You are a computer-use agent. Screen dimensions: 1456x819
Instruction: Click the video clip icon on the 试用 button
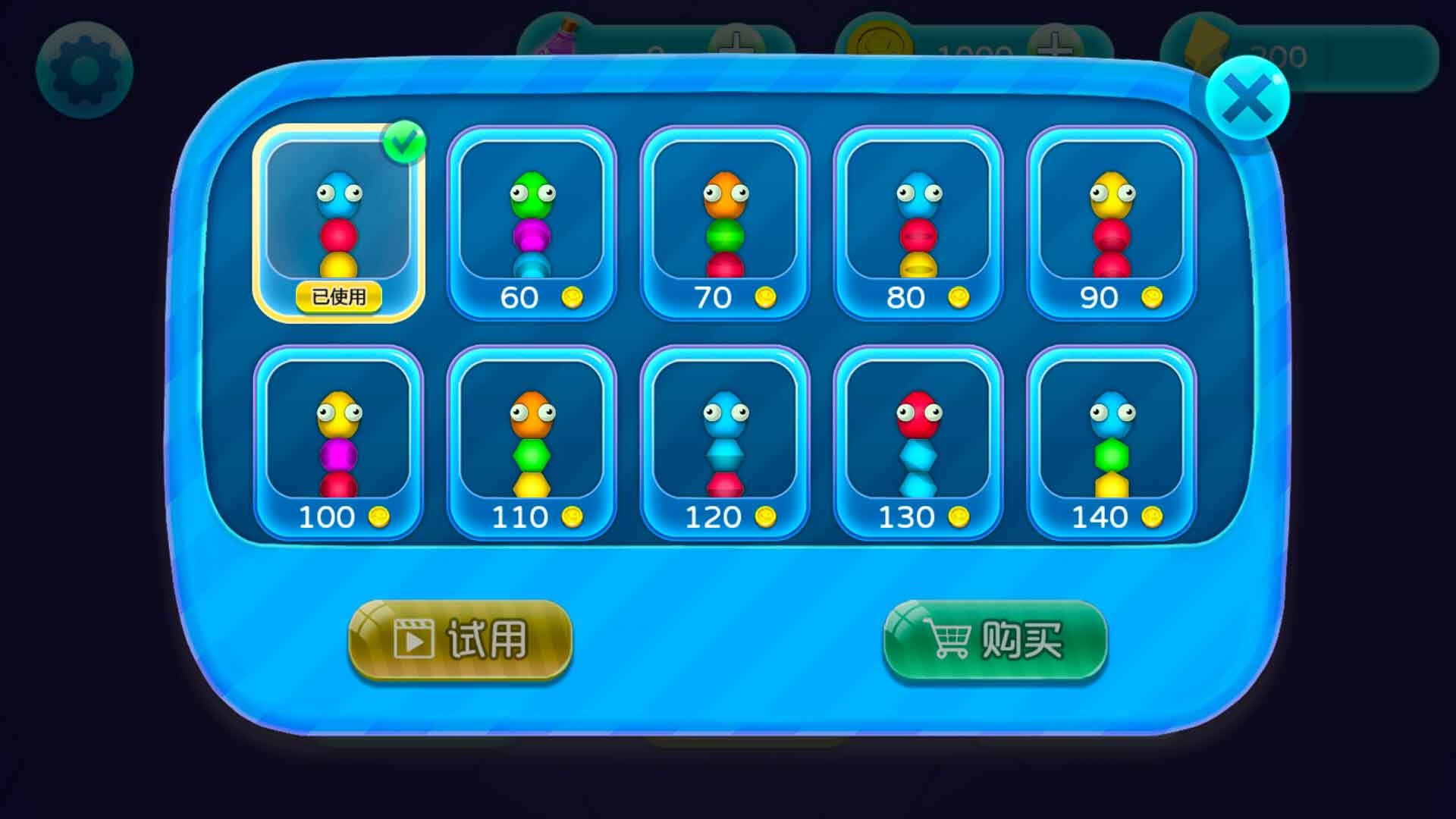[413, 641]
